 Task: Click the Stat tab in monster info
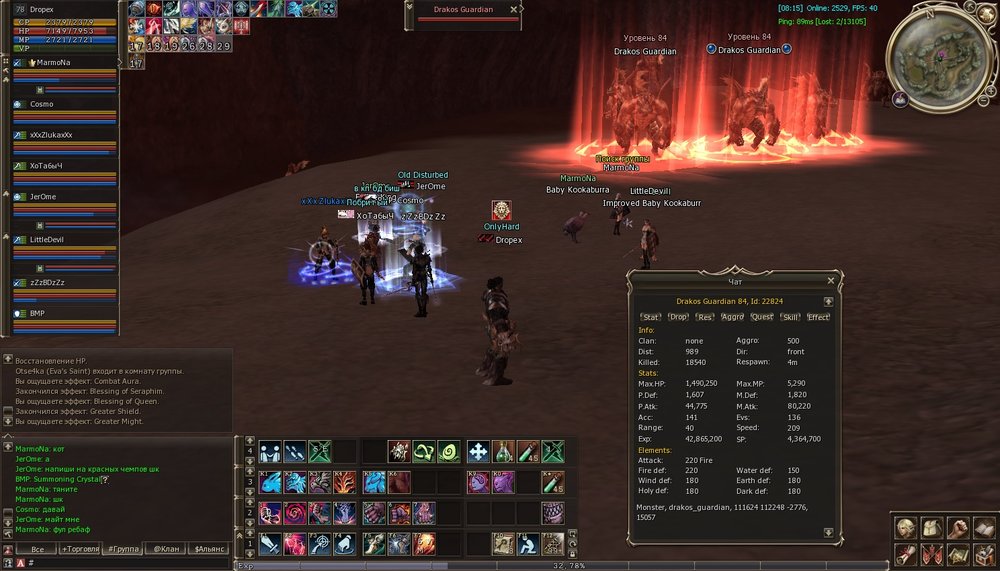pyautogui.click(x=652, y=317)
